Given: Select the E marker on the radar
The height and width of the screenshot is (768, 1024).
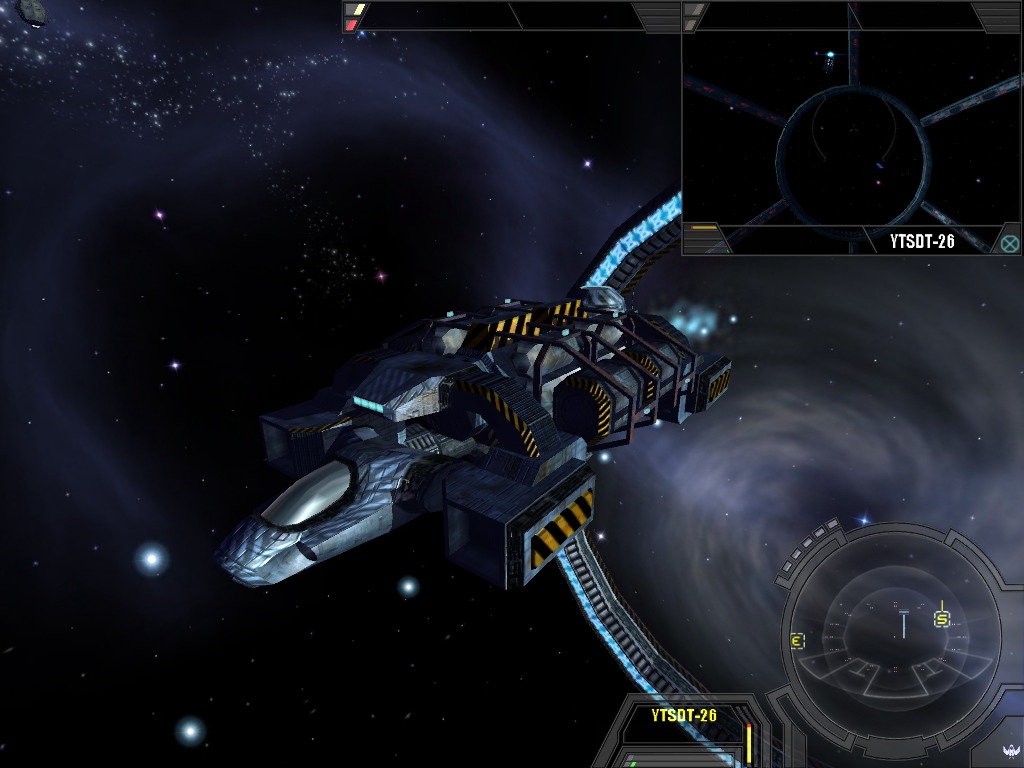Looking at the screenshot, I should coord(797,641).
